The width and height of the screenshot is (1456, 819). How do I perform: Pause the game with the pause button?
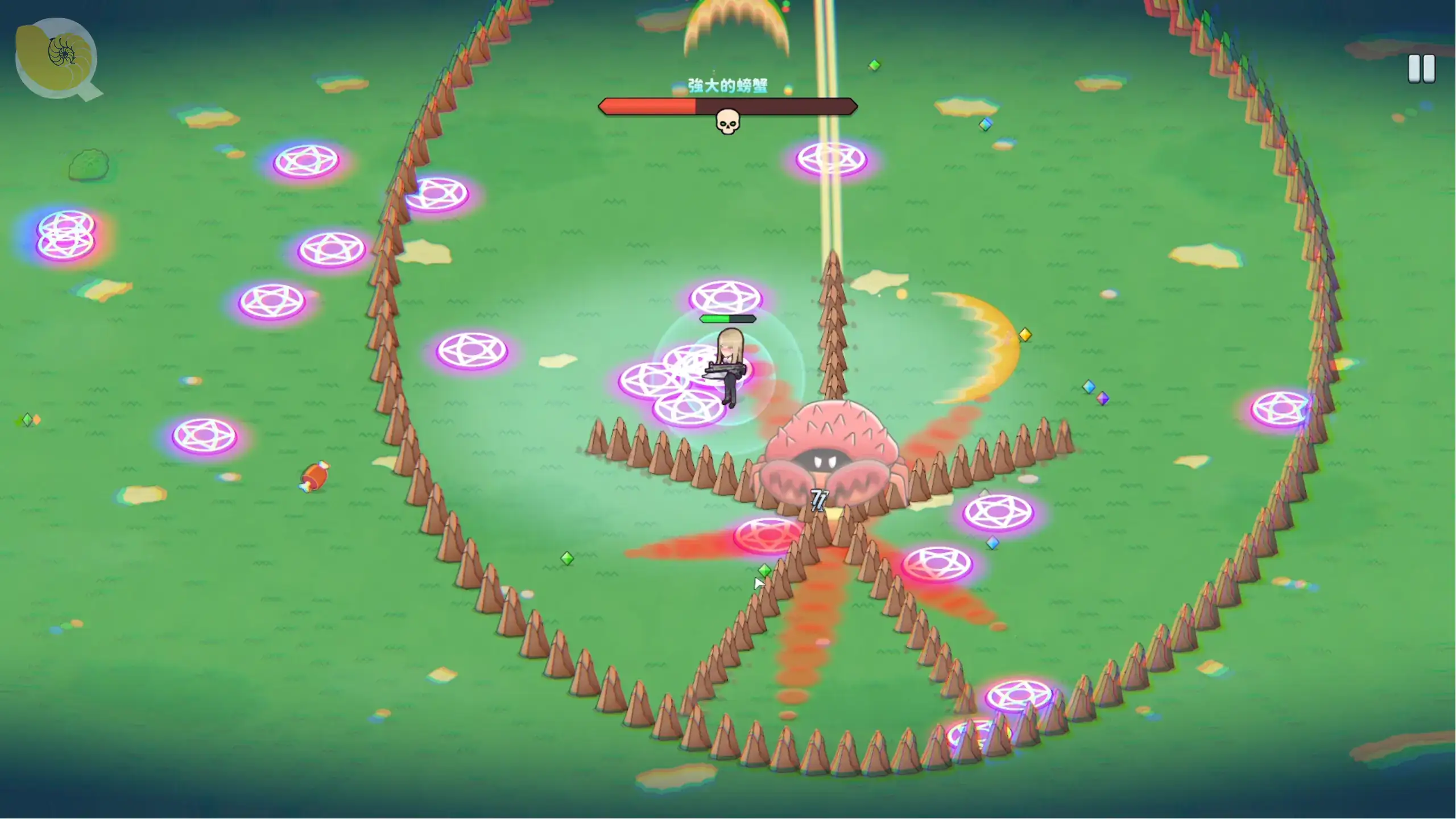tap(1421, 69)
